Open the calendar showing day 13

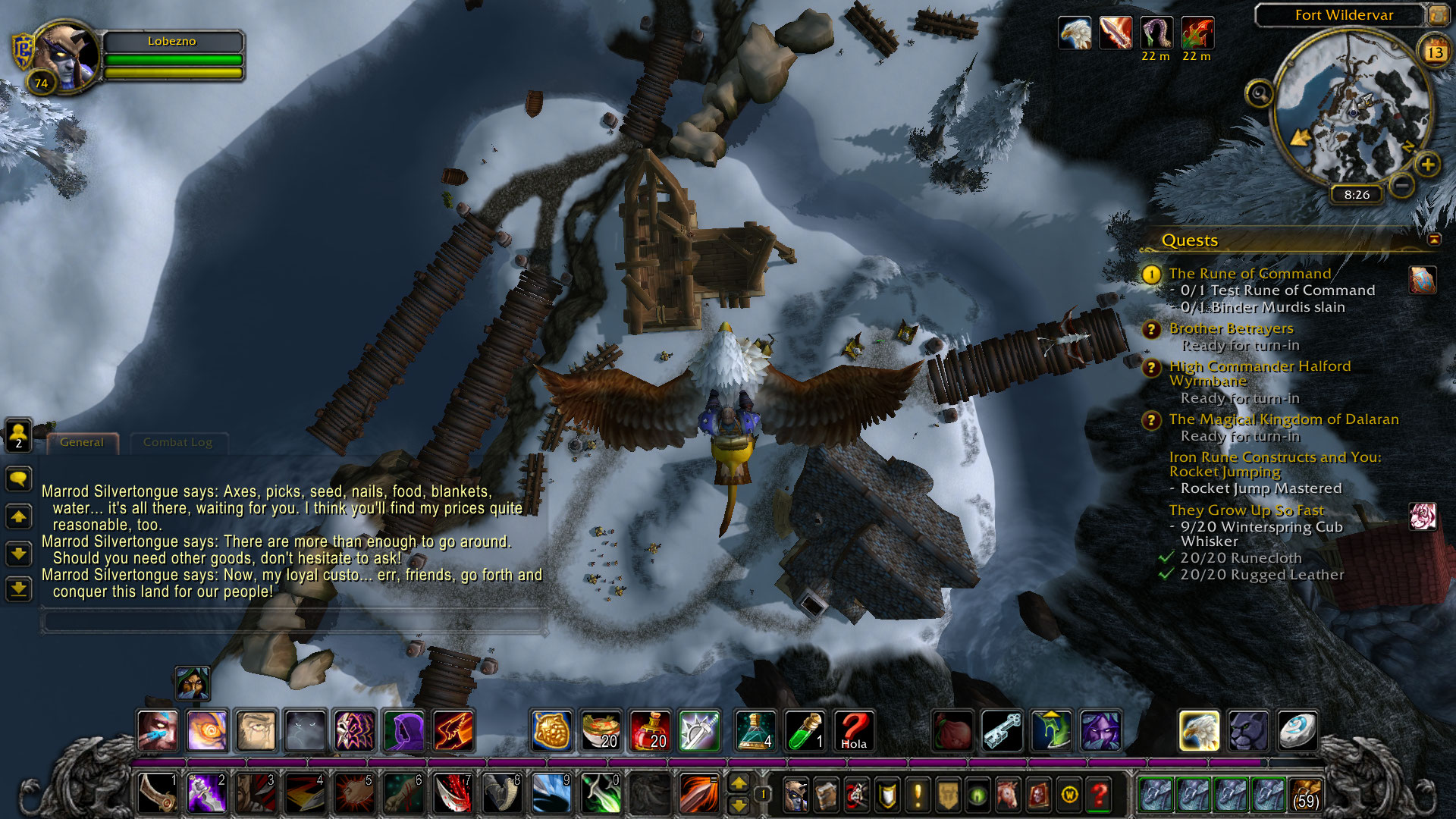click(1434, 52)
